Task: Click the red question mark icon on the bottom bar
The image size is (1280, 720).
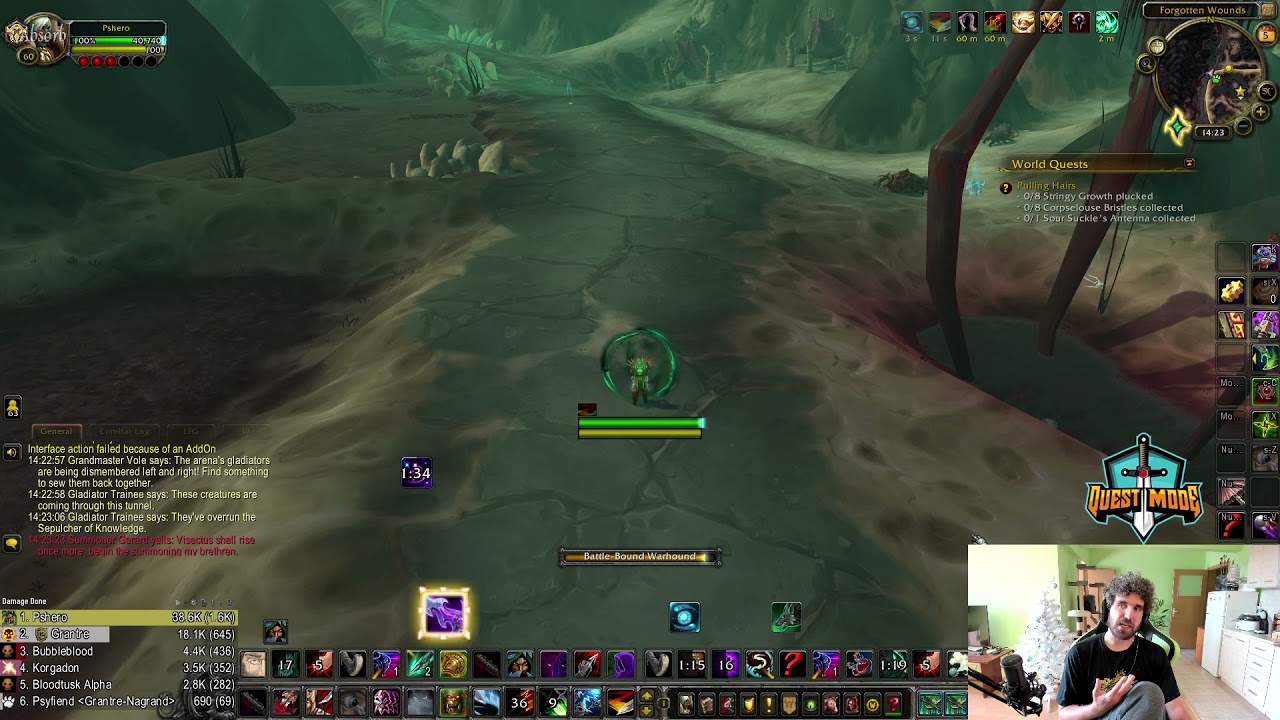Action: pos(791,664)
